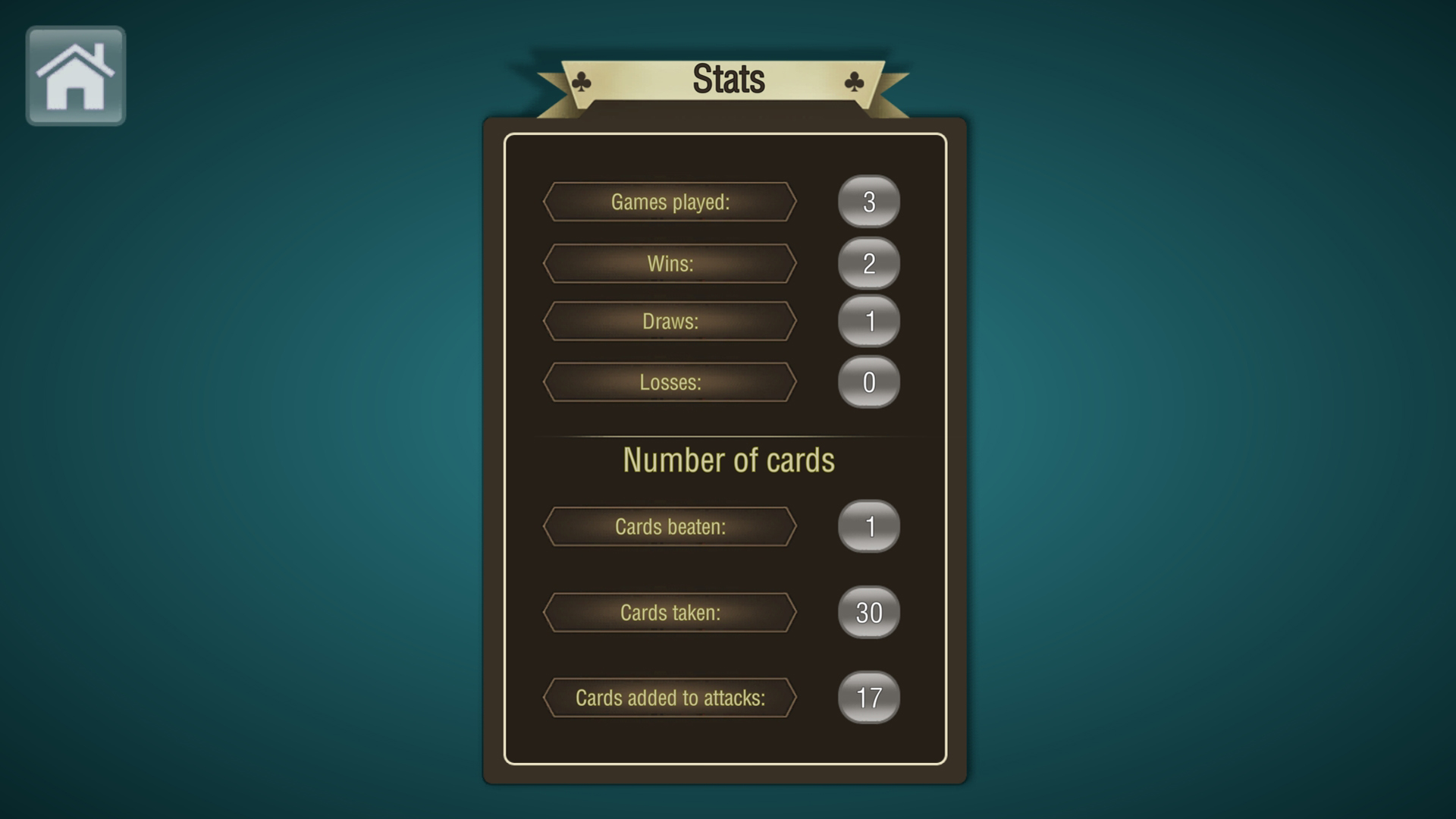Select the Games played stat row
The height and width of the screenshot is (819, 1456).
670,202
